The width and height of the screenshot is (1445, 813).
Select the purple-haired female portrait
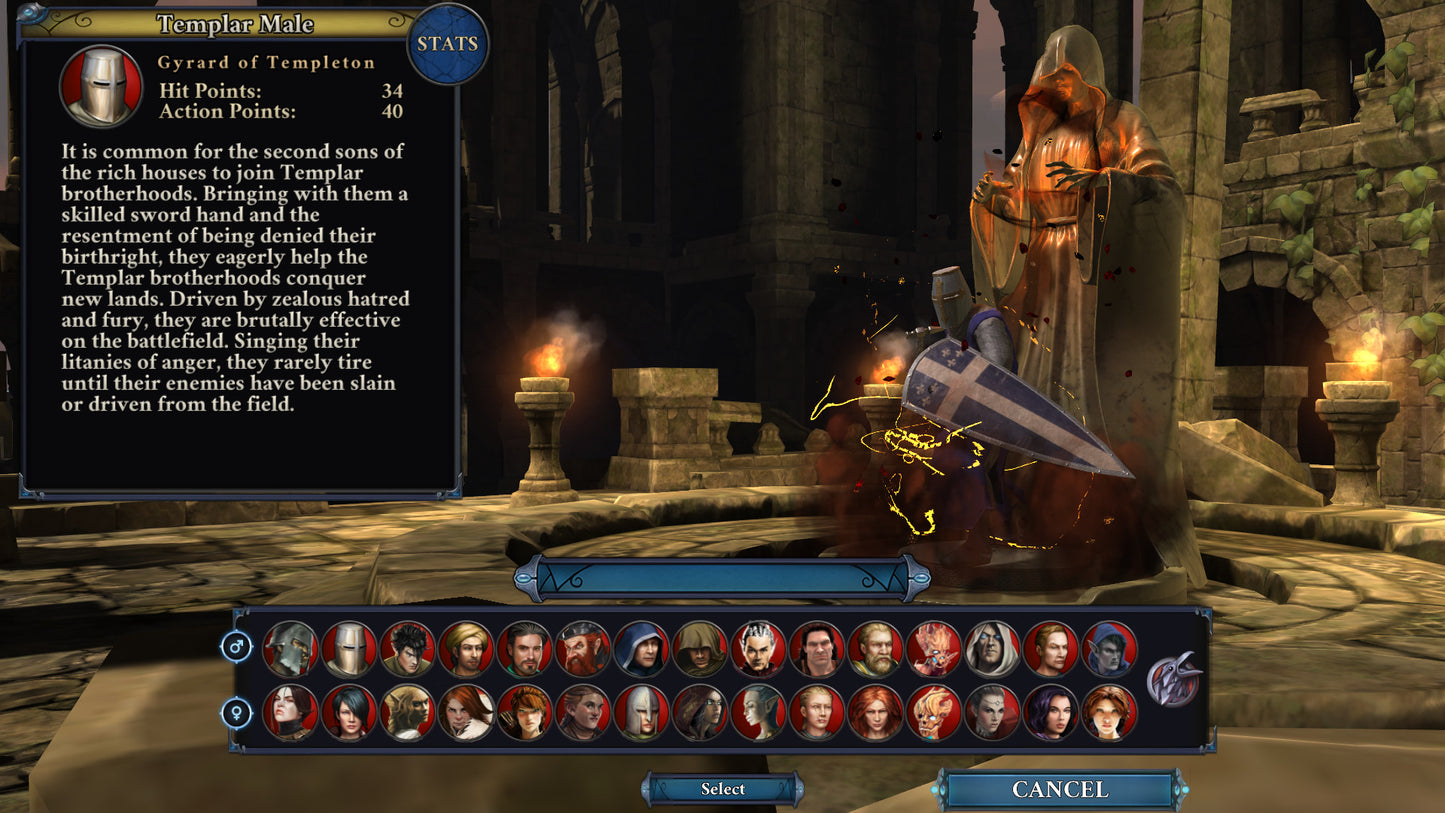[x=1053, y=714]
